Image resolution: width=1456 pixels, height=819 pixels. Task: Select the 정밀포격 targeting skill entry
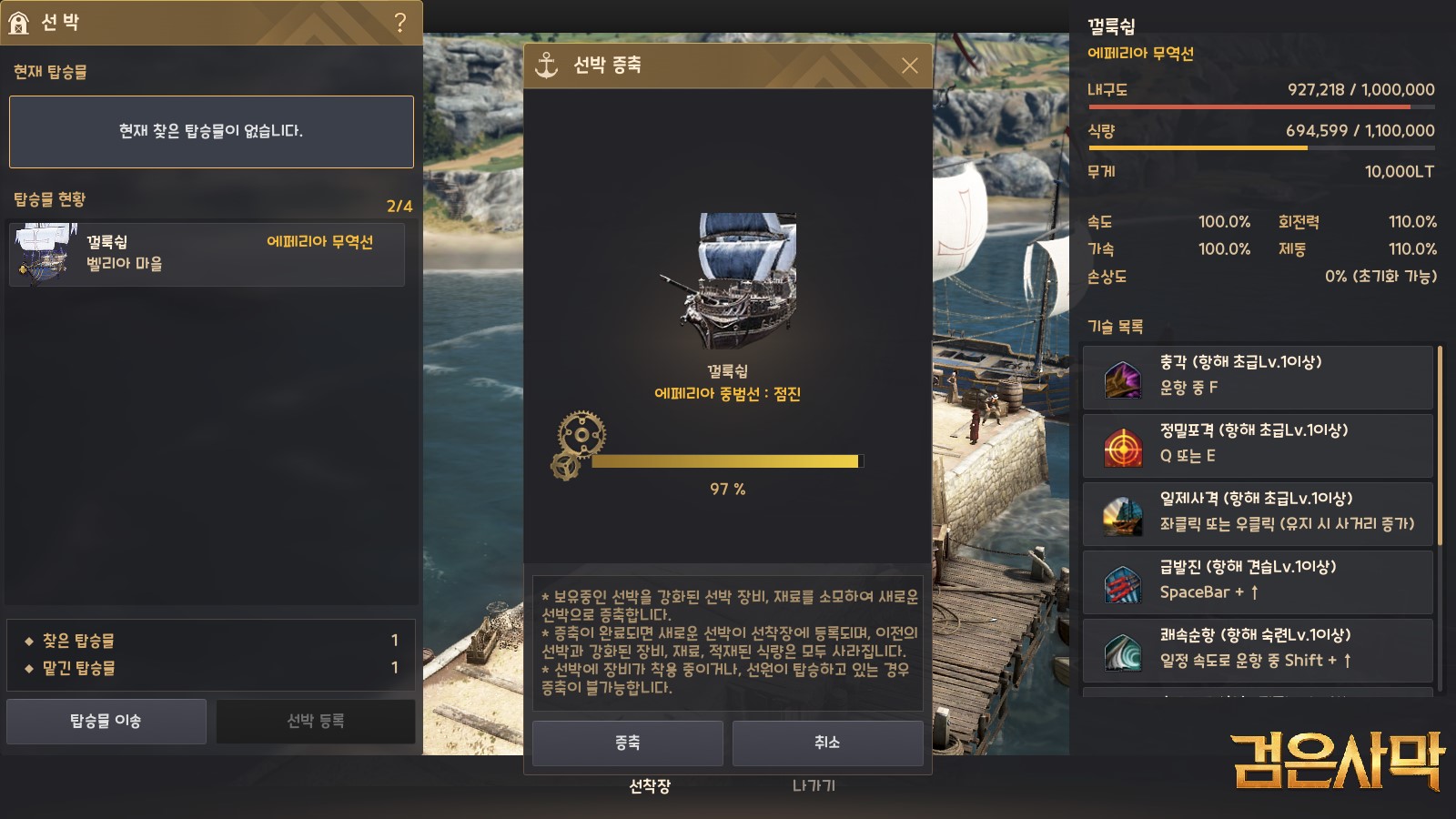pos(1258,445)
